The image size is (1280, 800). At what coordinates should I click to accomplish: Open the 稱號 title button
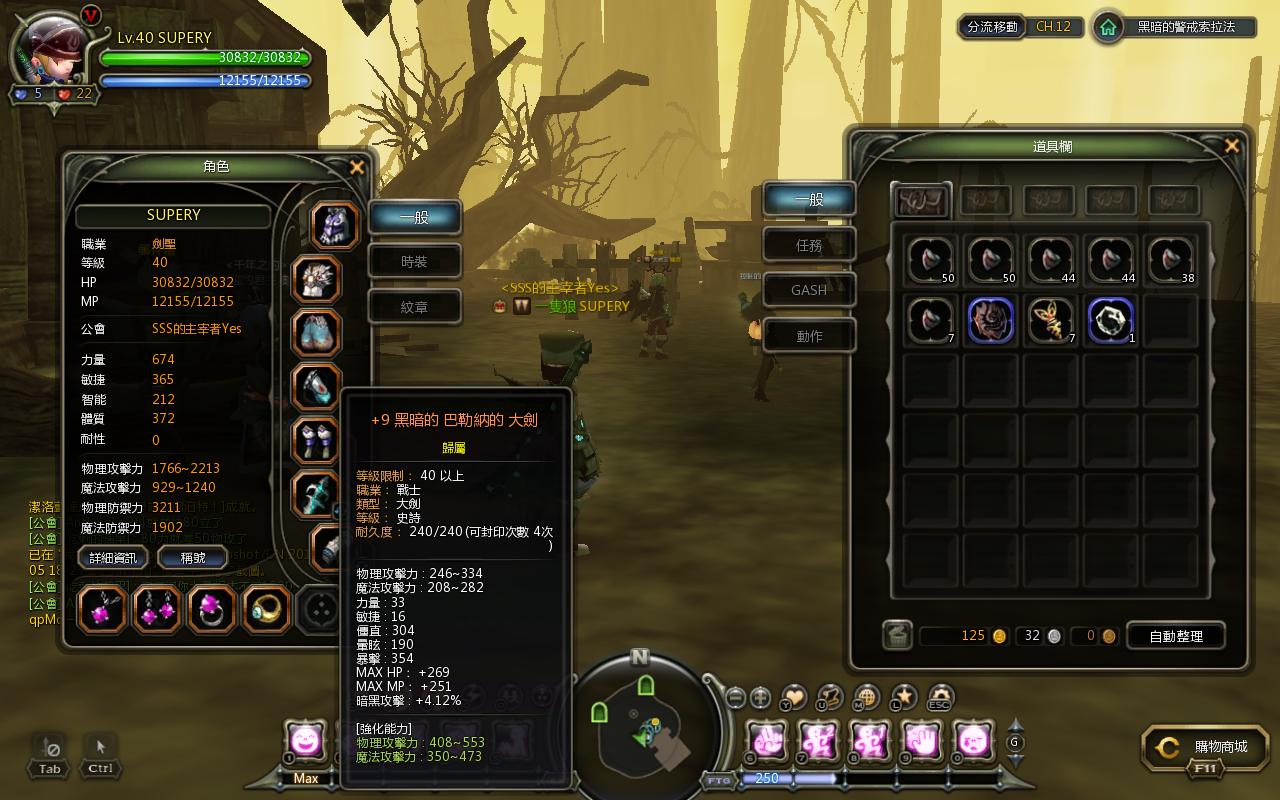click(193, 558)
